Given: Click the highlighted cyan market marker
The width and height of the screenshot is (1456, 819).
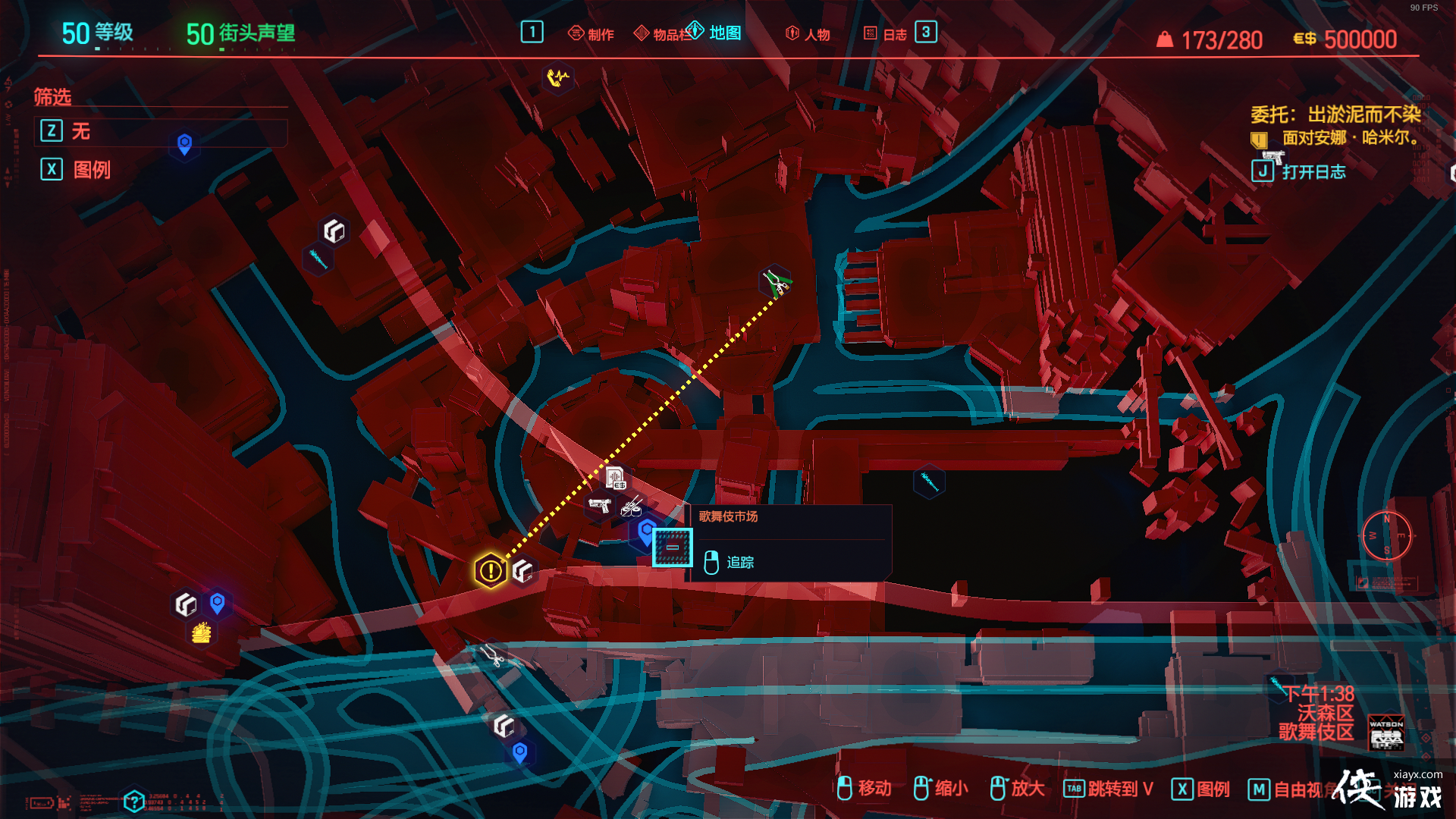Looking at the screenshot, I should (x=673, y=548).
